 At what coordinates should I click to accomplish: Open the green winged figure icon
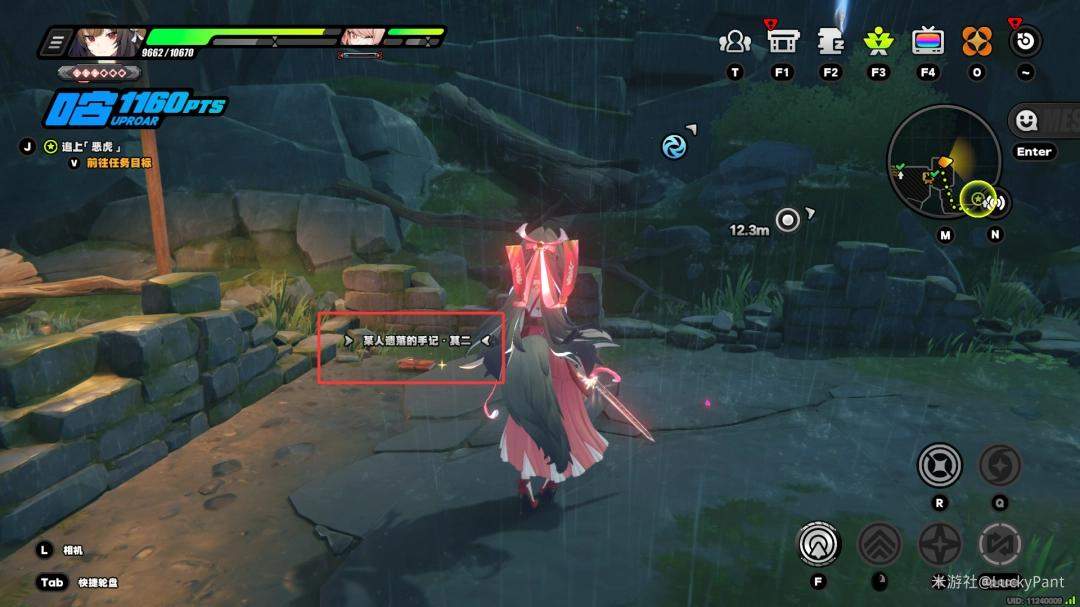[x=878, y=42]
